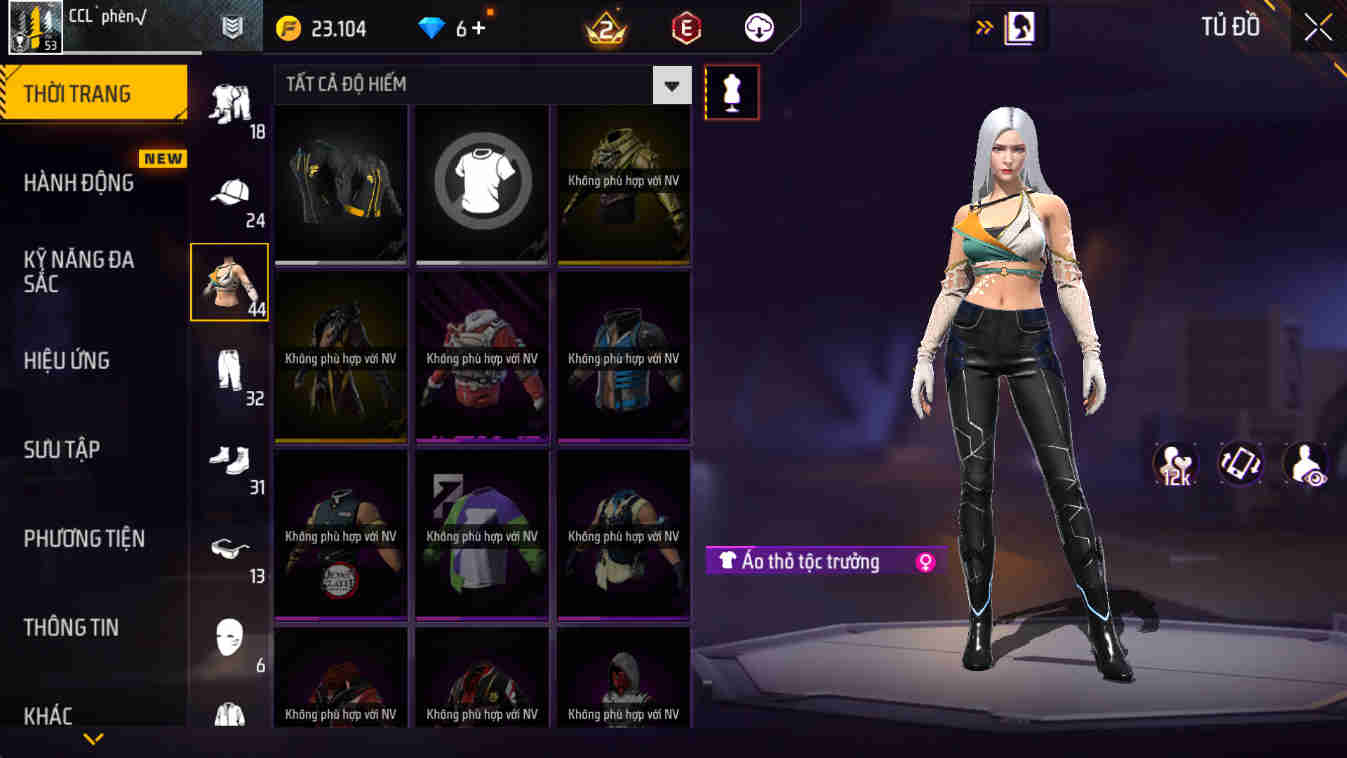
Task: Click the gold coins balance icon
Action: point(287,28)
